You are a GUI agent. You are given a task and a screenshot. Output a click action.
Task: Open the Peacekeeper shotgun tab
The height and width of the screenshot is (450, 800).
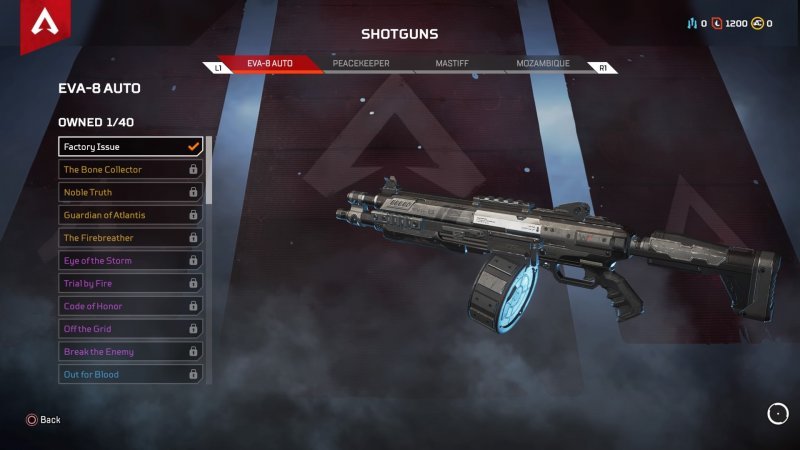coord(361,64)
